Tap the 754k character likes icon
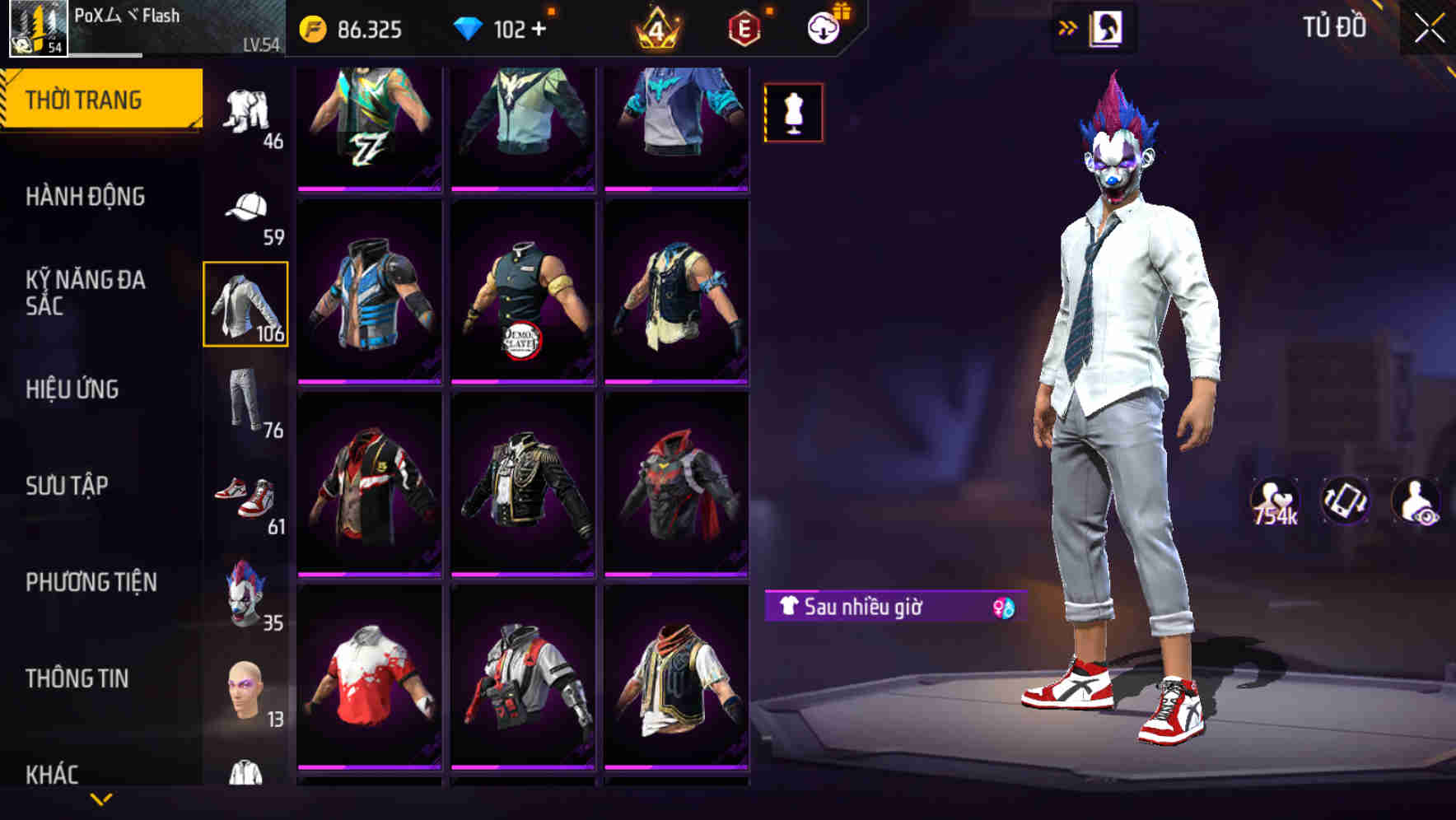Viewport: 1456px width, 820px height. [1276, 499]
